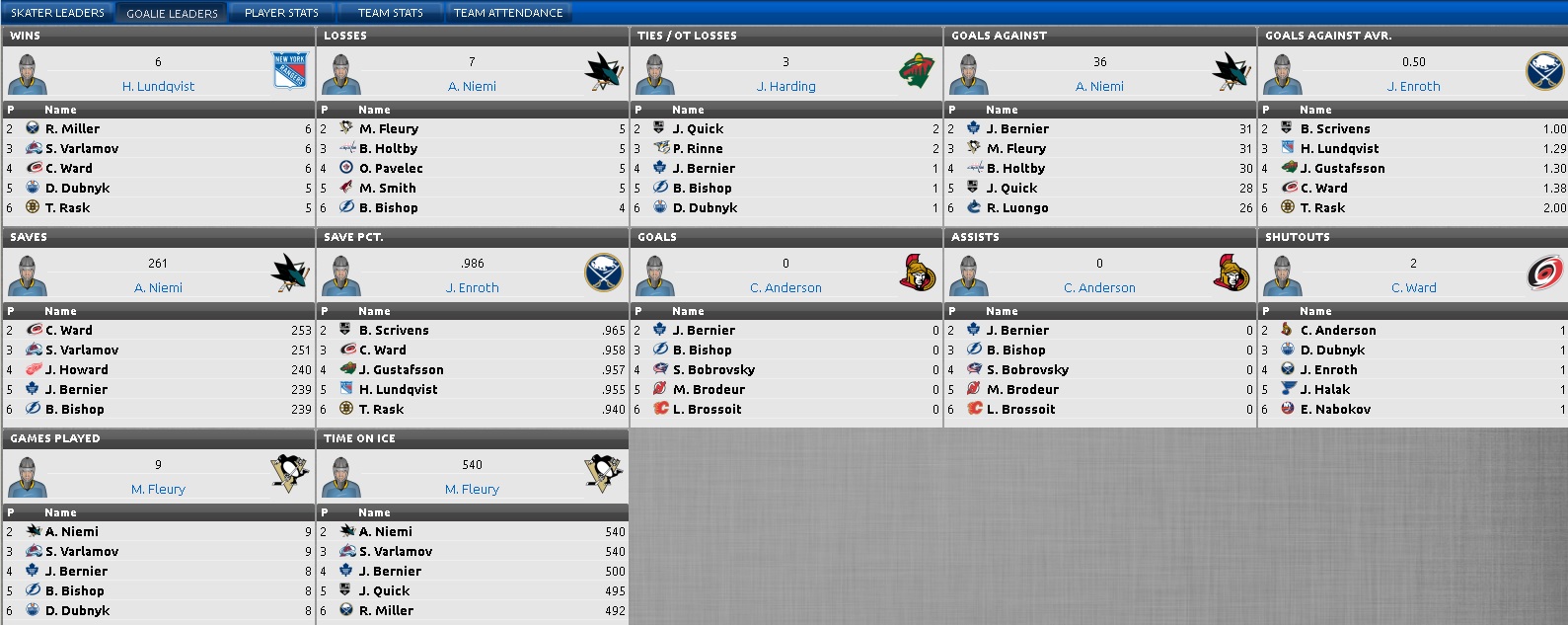
Task: Click the New York Rangers logo
Action: [289, 71]
